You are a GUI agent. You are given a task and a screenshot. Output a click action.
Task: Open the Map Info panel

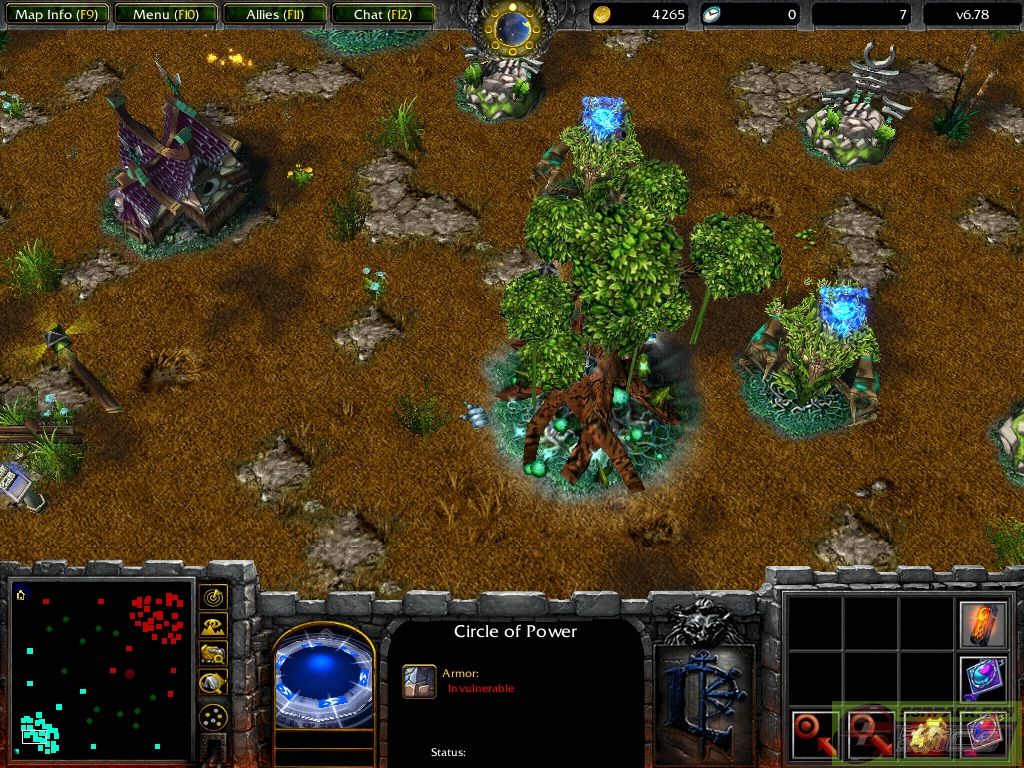[54, 14]
